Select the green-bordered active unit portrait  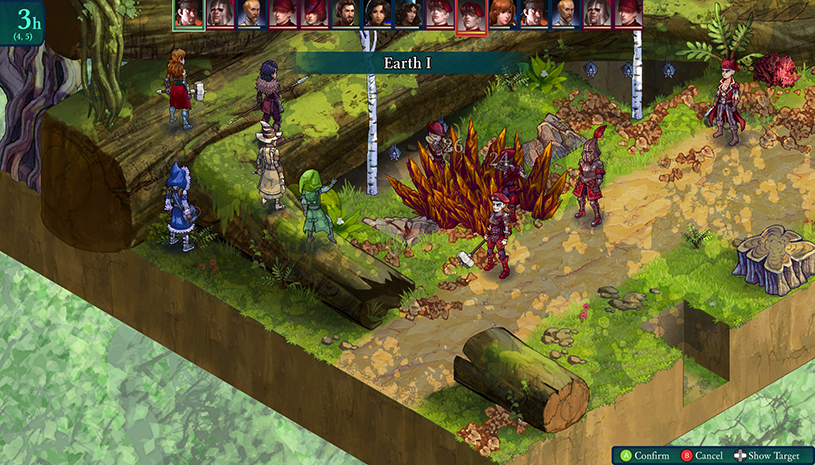(x=188, y=14)
